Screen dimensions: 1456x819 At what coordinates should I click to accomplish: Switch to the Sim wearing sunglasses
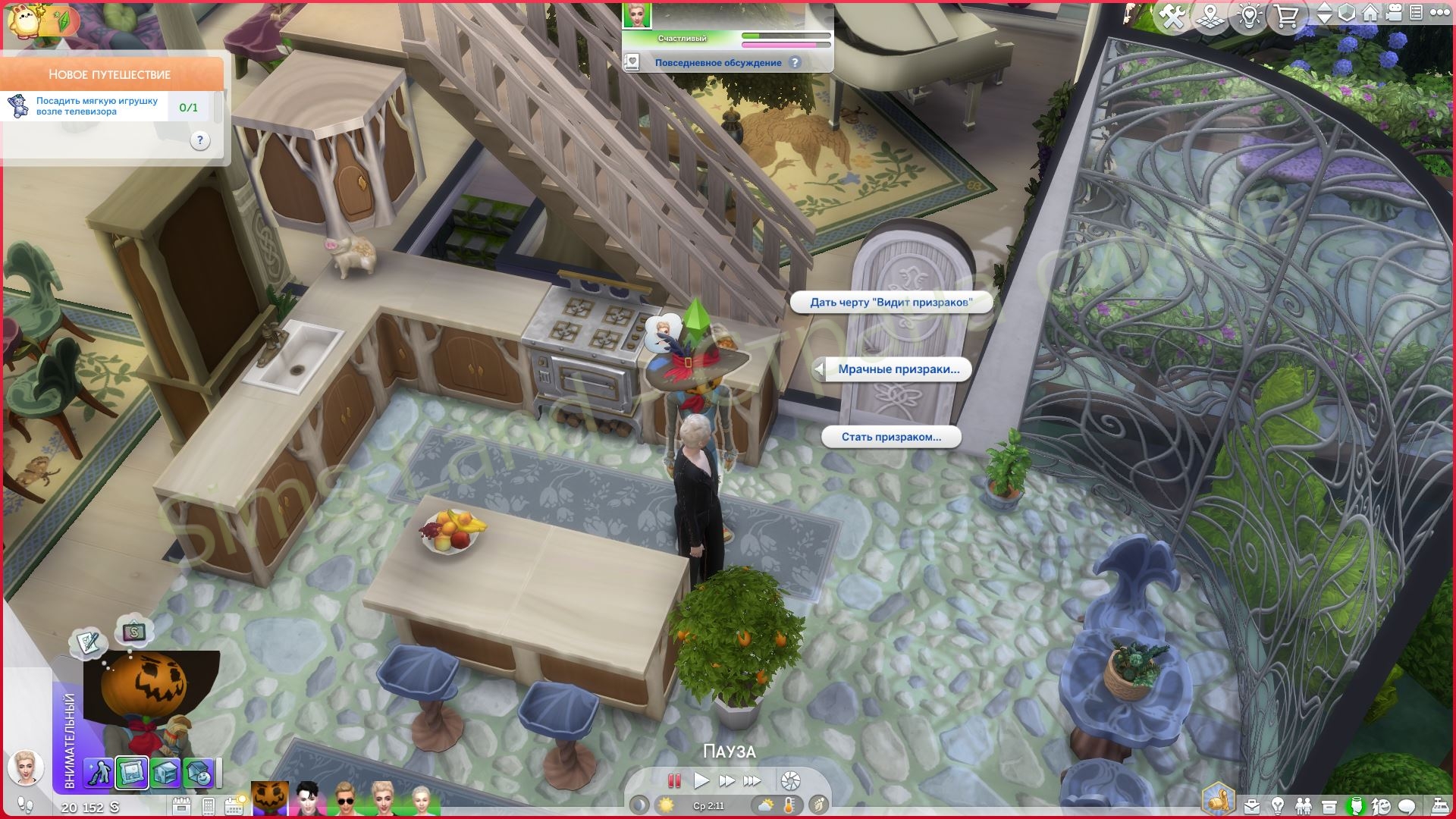346,800
